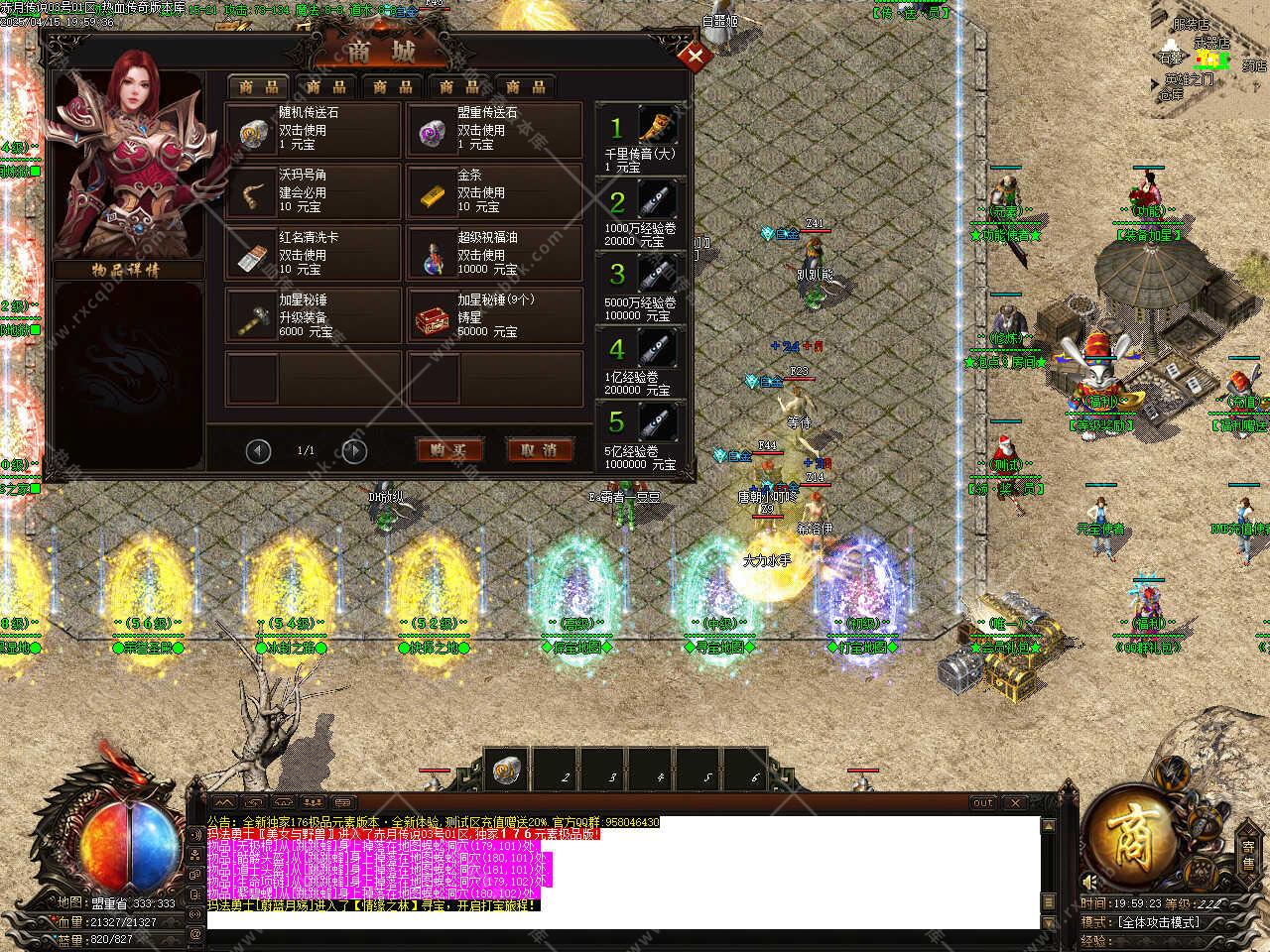The width and height of the screenshot is (1270, 952).
Task: Go to the previous shop page arrow
Action: (258, 451)
